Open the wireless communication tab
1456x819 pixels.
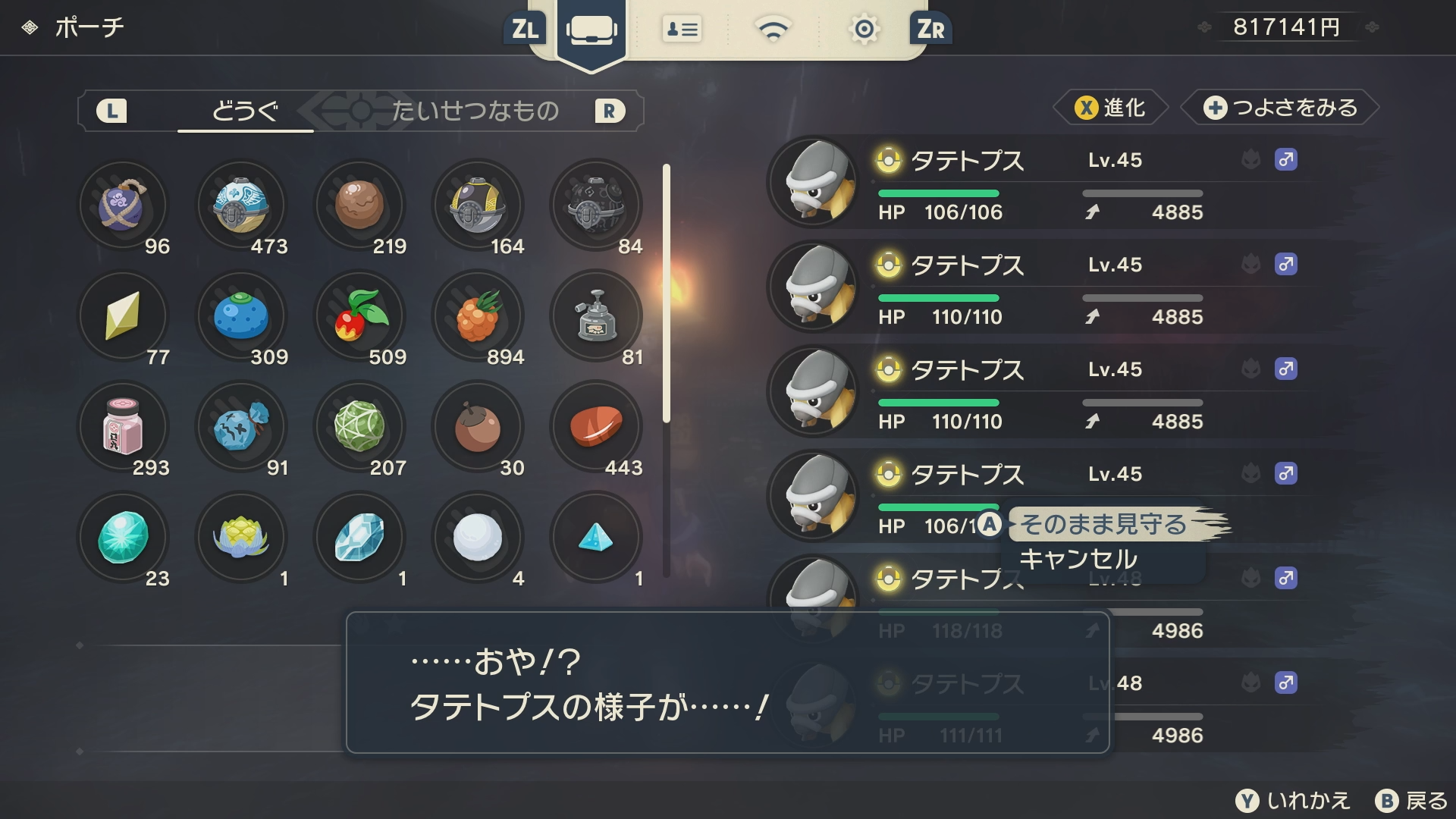[773, 30]
